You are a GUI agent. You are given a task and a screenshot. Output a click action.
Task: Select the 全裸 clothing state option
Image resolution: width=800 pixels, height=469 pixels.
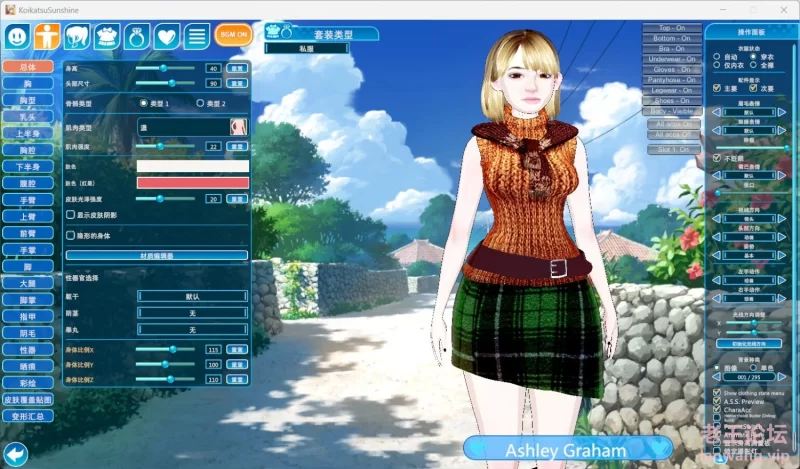[x=754, y=65]
